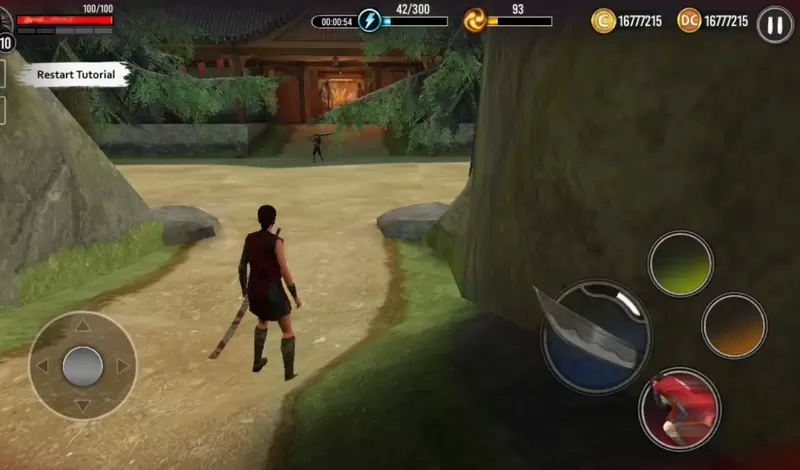Tap the gold C coin icon
Screen dimensions: 800x470
(603, 21)
